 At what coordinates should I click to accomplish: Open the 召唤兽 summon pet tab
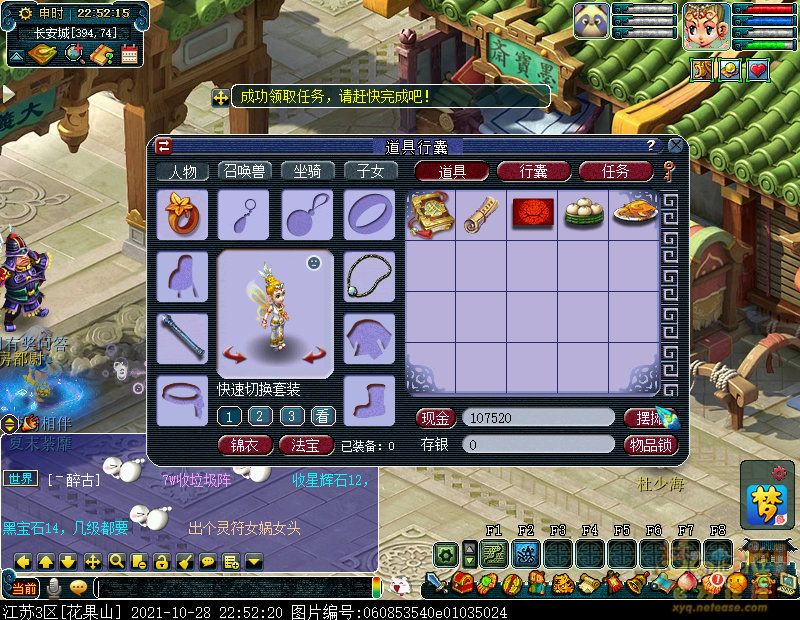pyautogui.click(x=244, y=171)
